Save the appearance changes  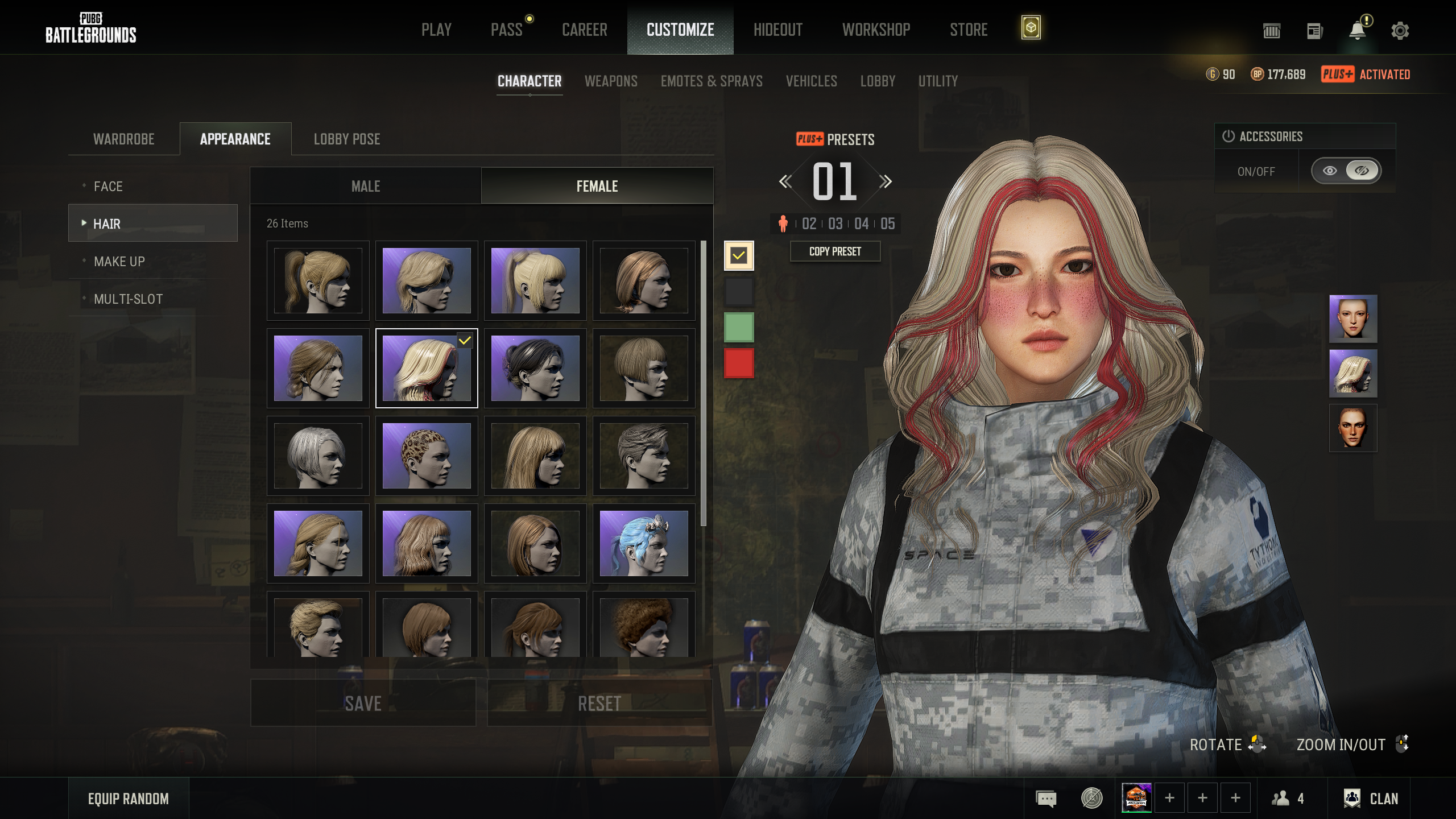(363, 703)
